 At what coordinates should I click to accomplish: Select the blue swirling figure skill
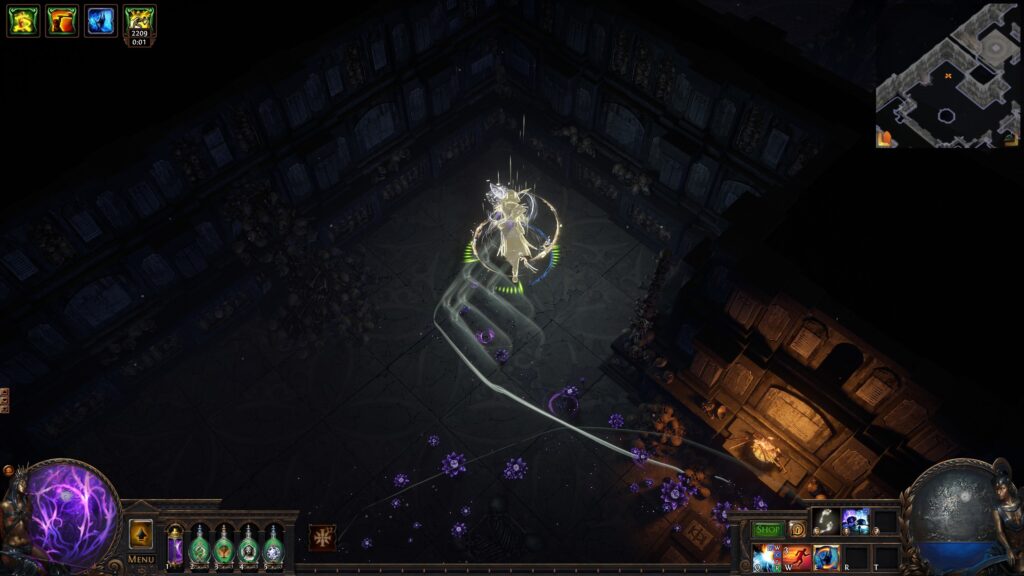(827, 557)
